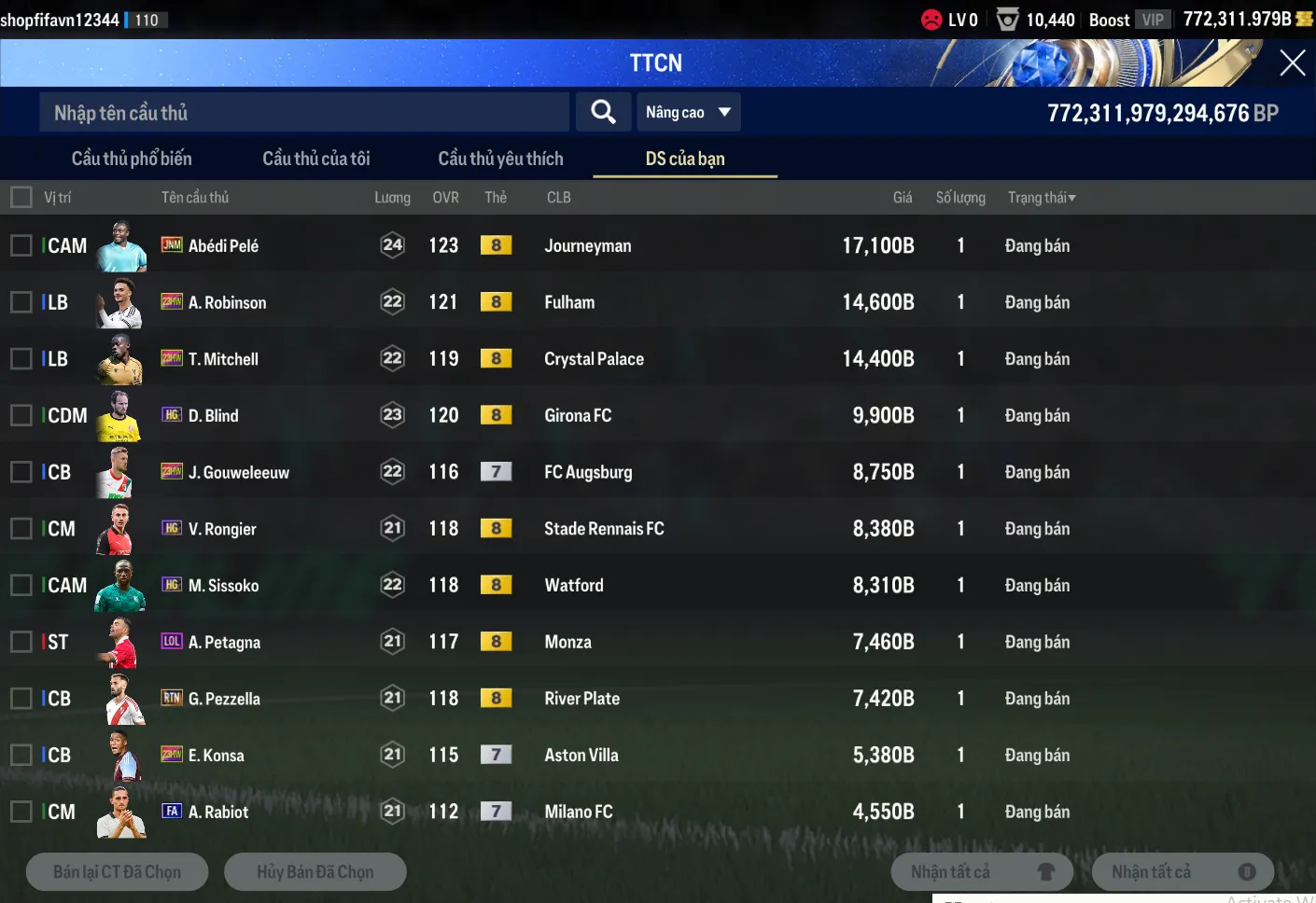1316x903 pixels.
Task: Click the Bán lại CT Đã Chọn button
Action: tap(118, 872)
